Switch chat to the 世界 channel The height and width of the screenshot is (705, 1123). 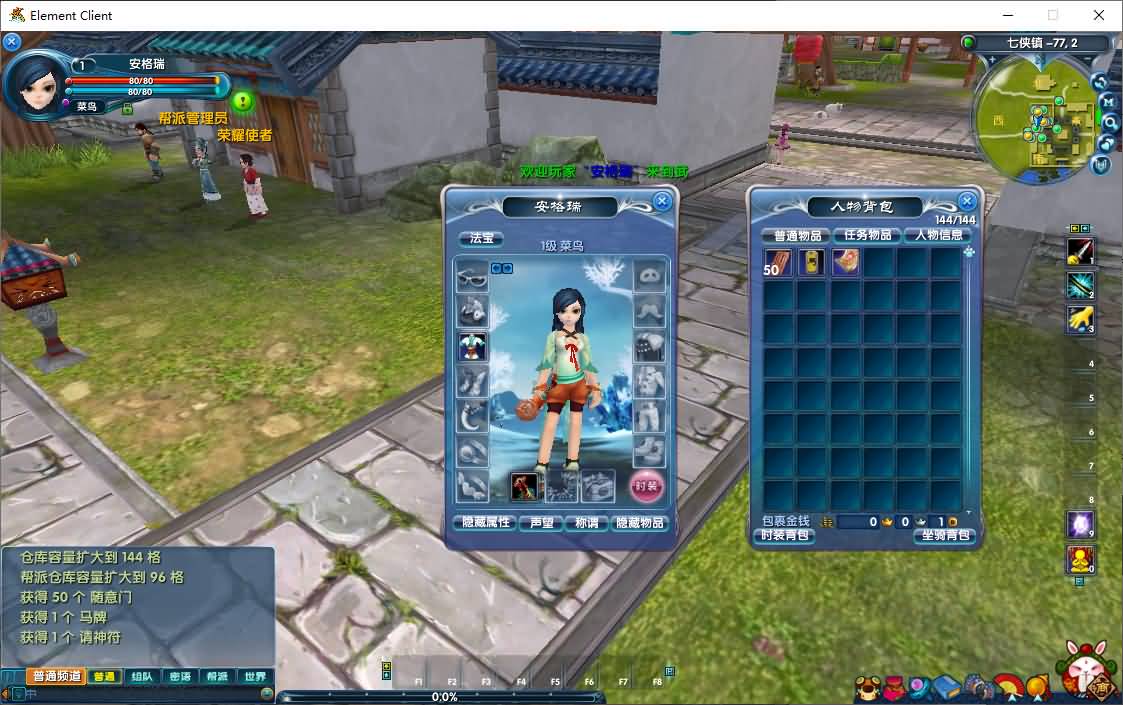[256, 677]
